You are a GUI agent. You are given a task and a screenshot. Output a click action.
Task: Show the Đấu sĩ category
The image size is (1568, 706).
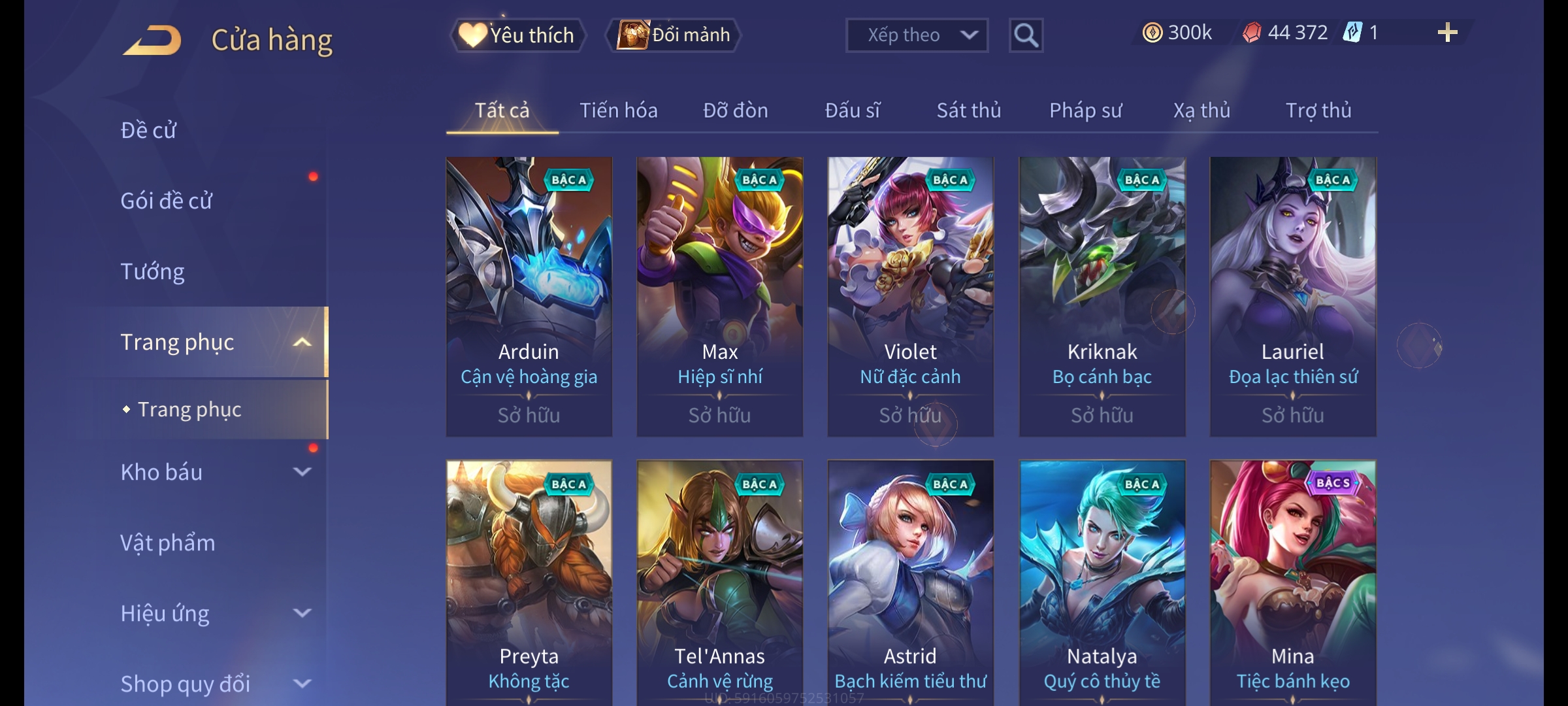point(852,110)
